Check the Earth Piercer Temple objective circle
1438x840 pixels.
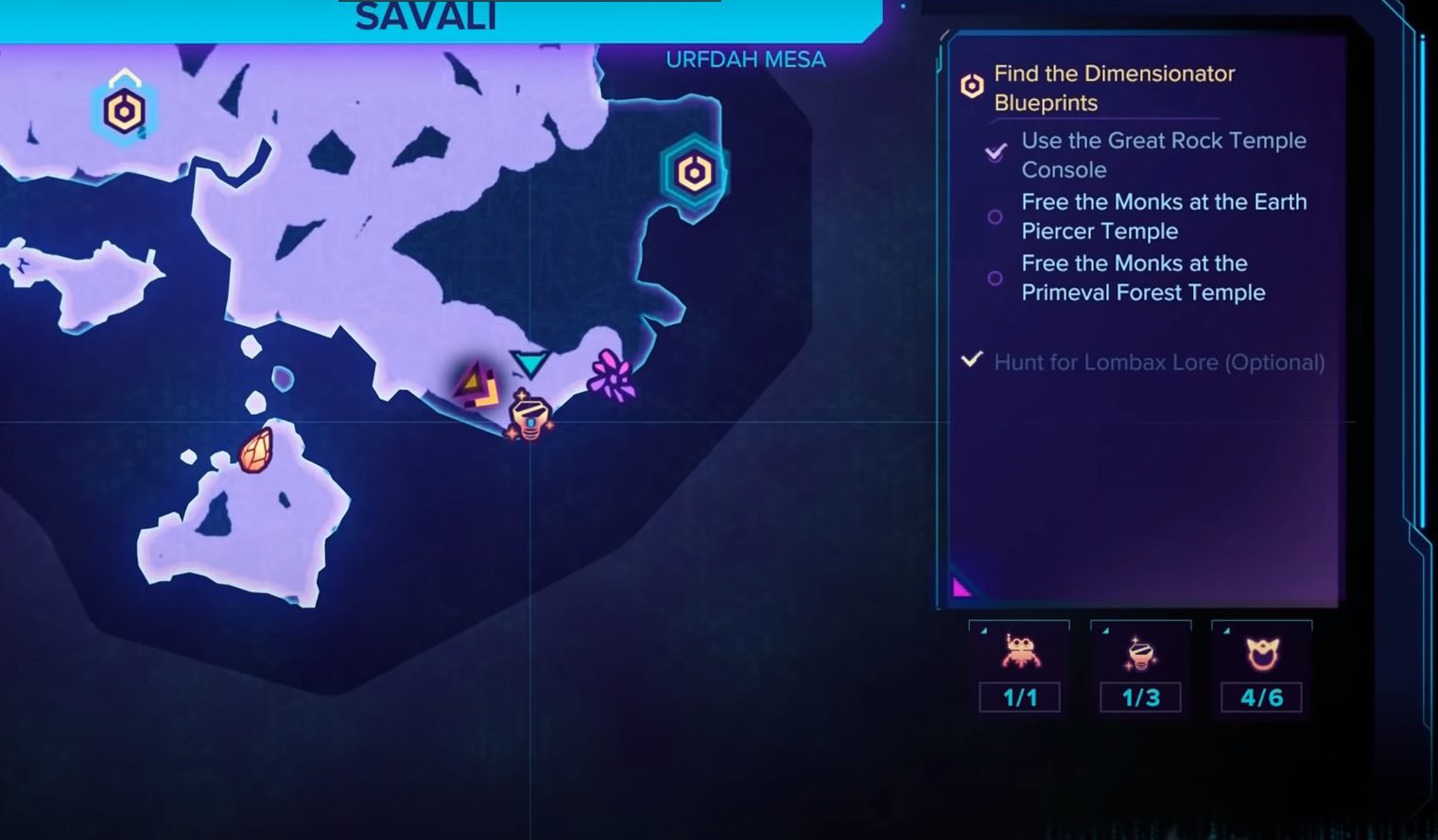[x=995, y=216]
